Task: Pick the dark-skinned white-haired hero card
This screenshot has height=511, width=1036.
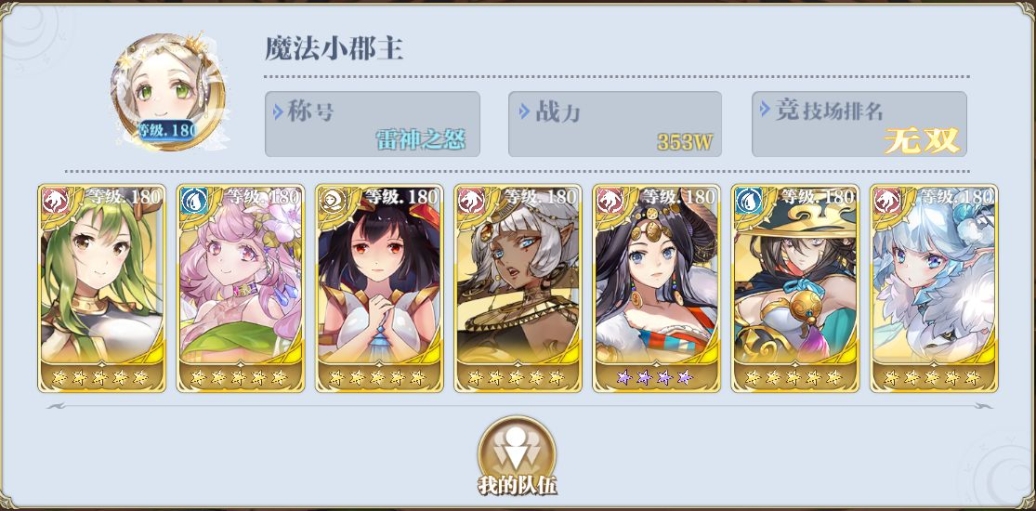Action: (x=517, y=288)
